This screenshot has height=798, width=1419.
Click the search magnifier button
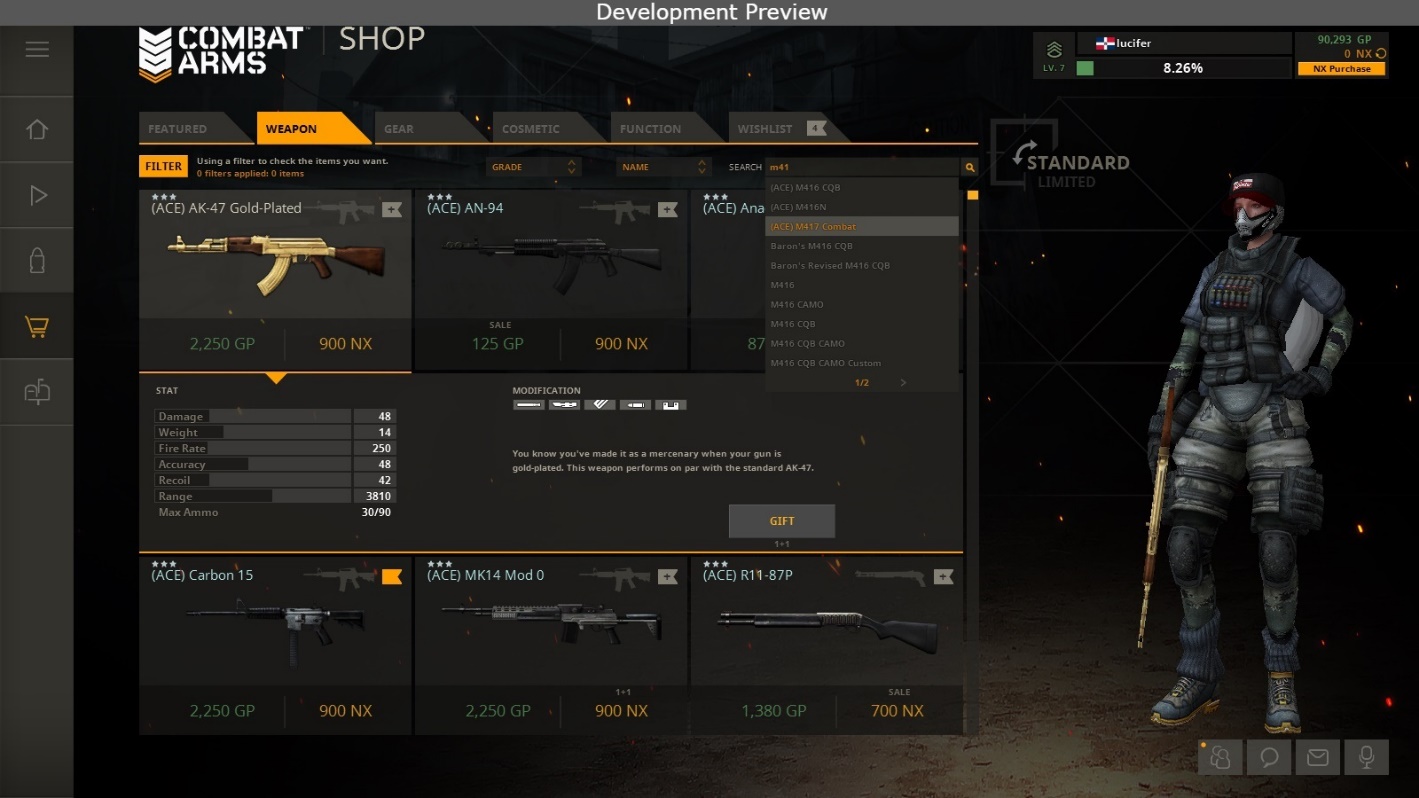pos(969,167)
